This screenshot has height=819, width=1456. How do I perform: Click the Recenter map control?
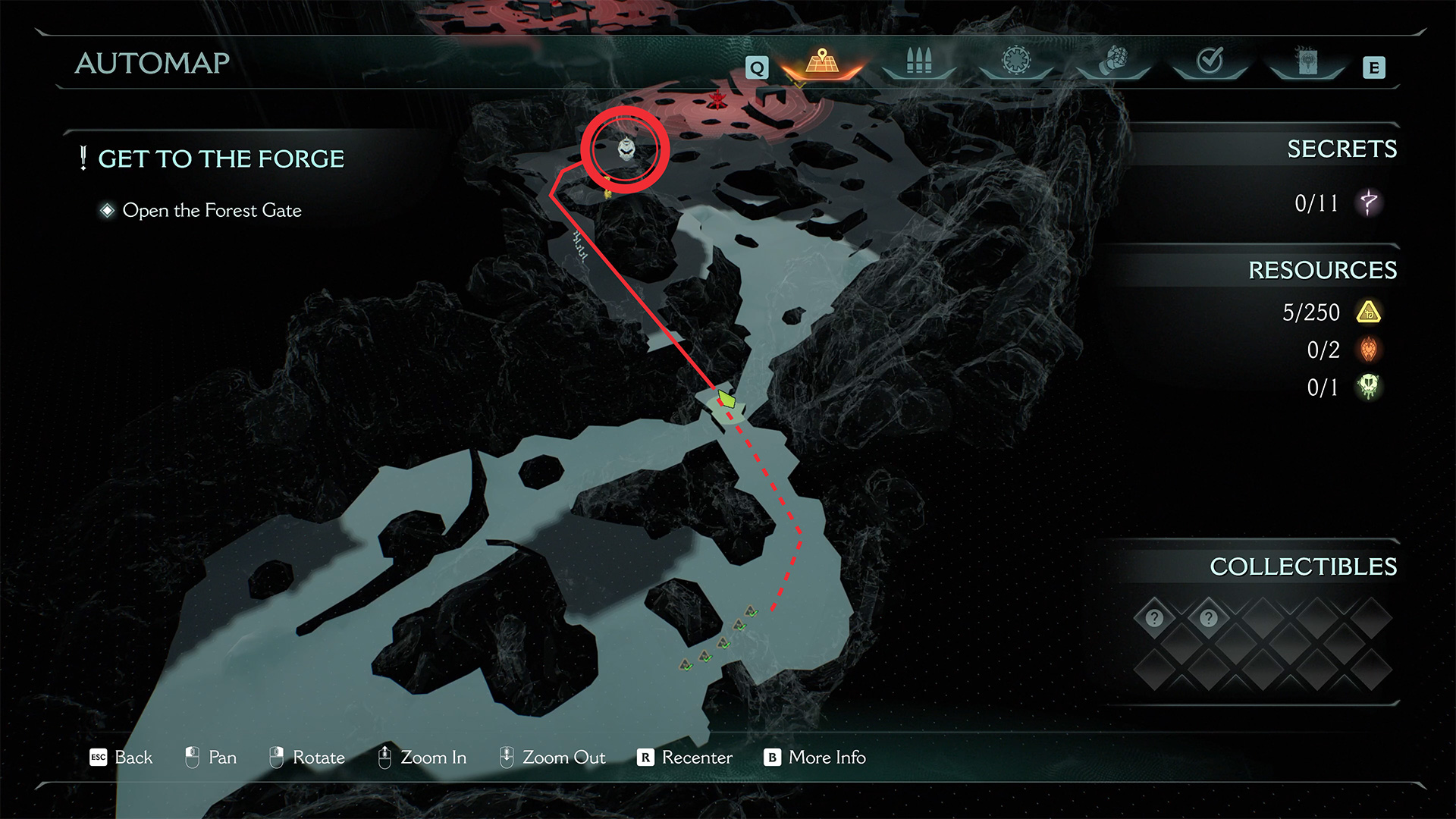coord(685,758)
